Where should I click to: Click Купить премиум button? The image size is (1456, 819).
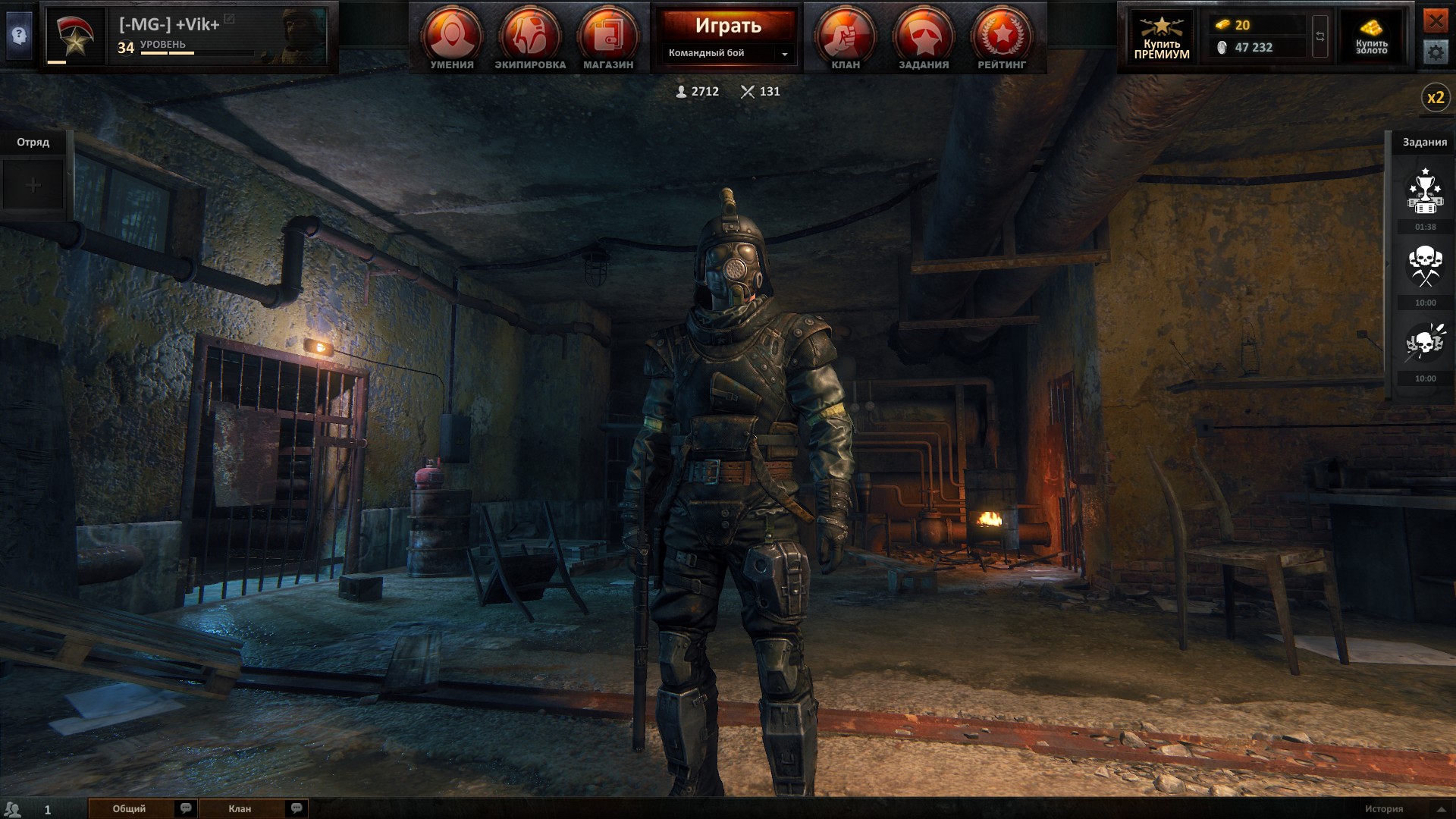tap(1162, 36)
